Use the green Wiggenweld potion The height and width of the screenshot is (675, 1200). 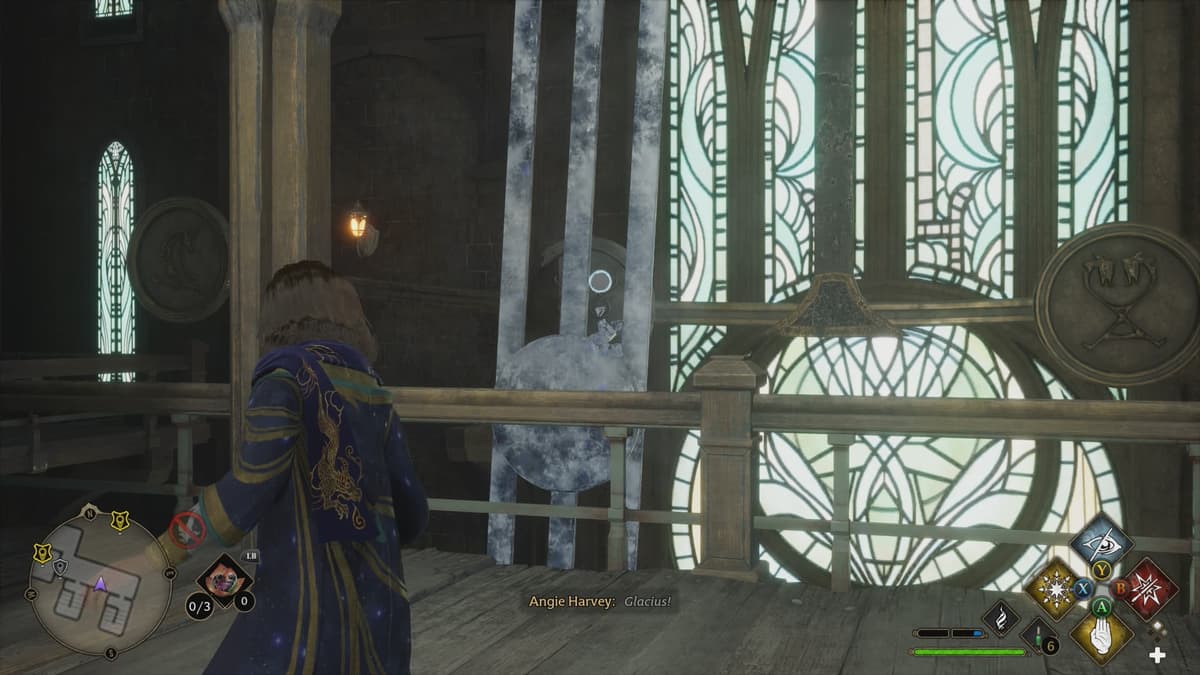point(1037,636)
